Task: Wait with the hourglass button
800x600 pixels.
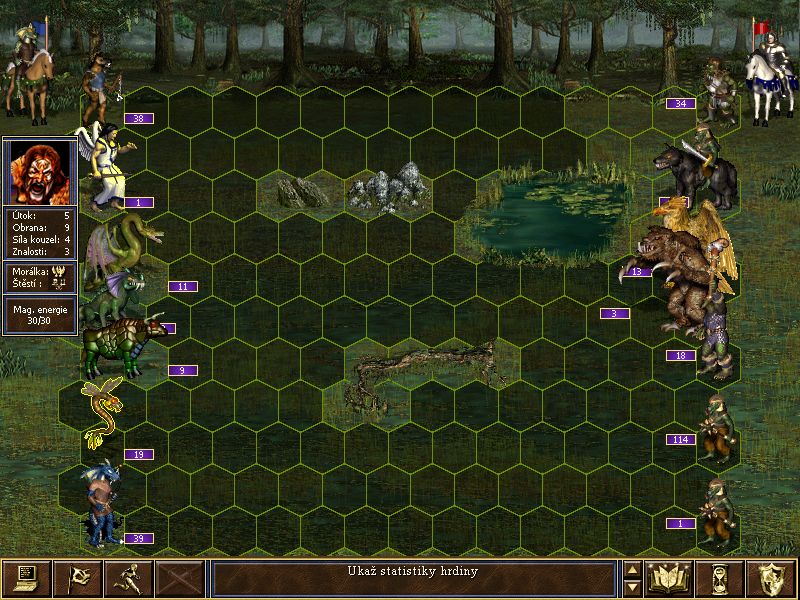Action: (721, 578)
